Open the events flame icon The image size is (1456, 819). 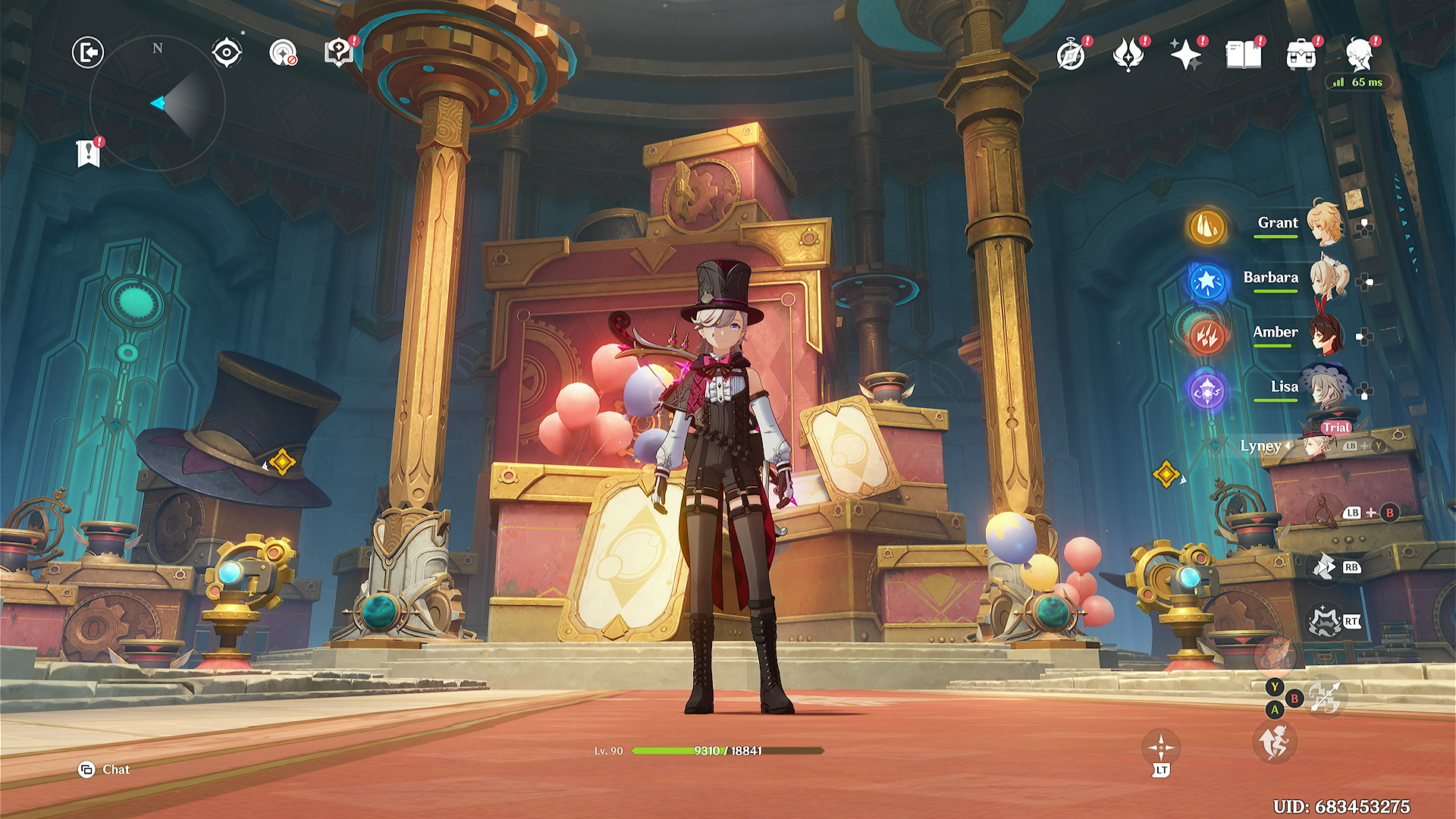(x=1128, y=55)
